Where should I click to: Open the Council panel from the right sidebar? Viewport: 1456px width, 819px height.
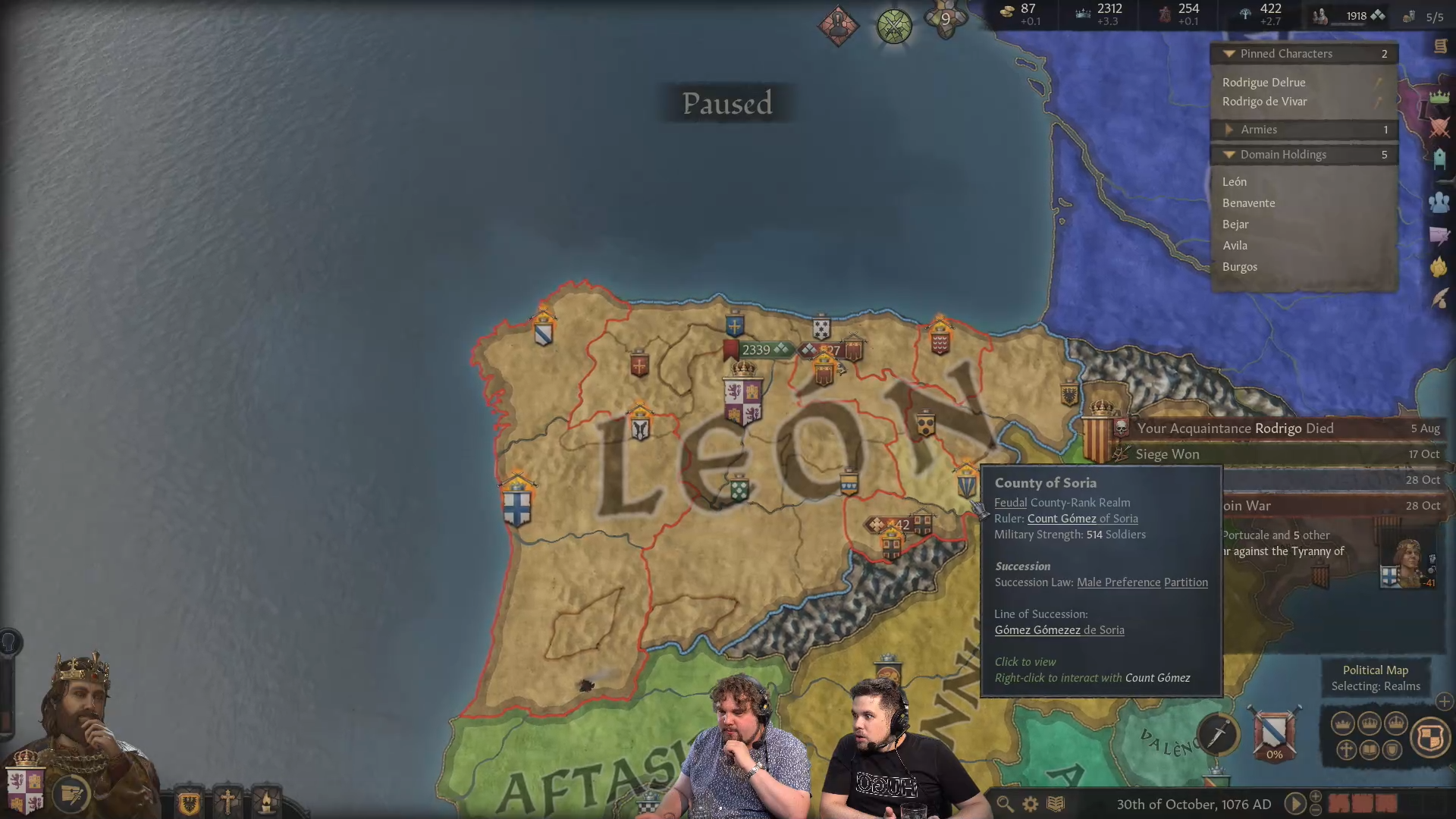tap(1439, 158)
